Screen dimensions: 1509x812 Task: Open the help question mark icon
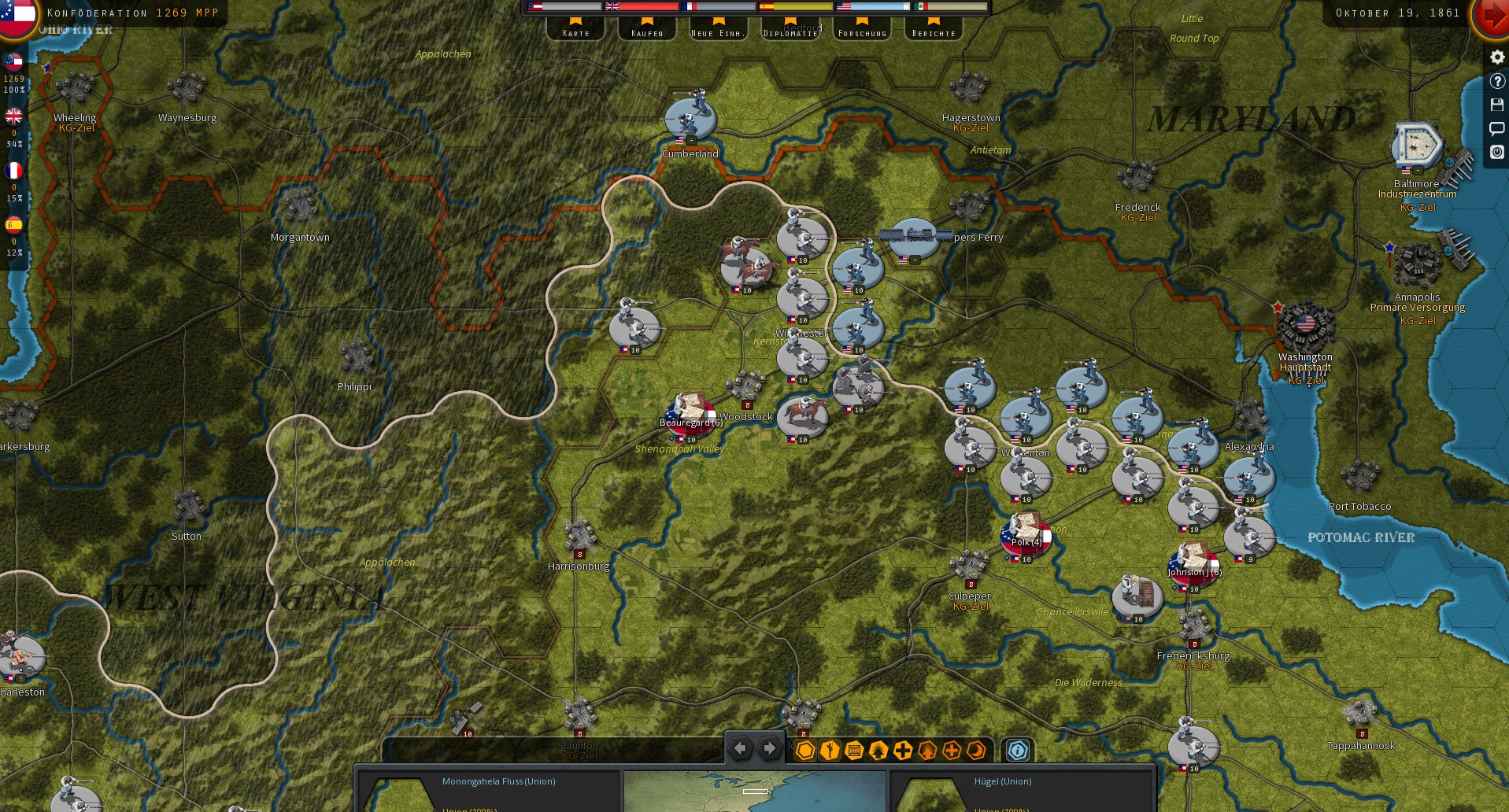[1496, 81]
